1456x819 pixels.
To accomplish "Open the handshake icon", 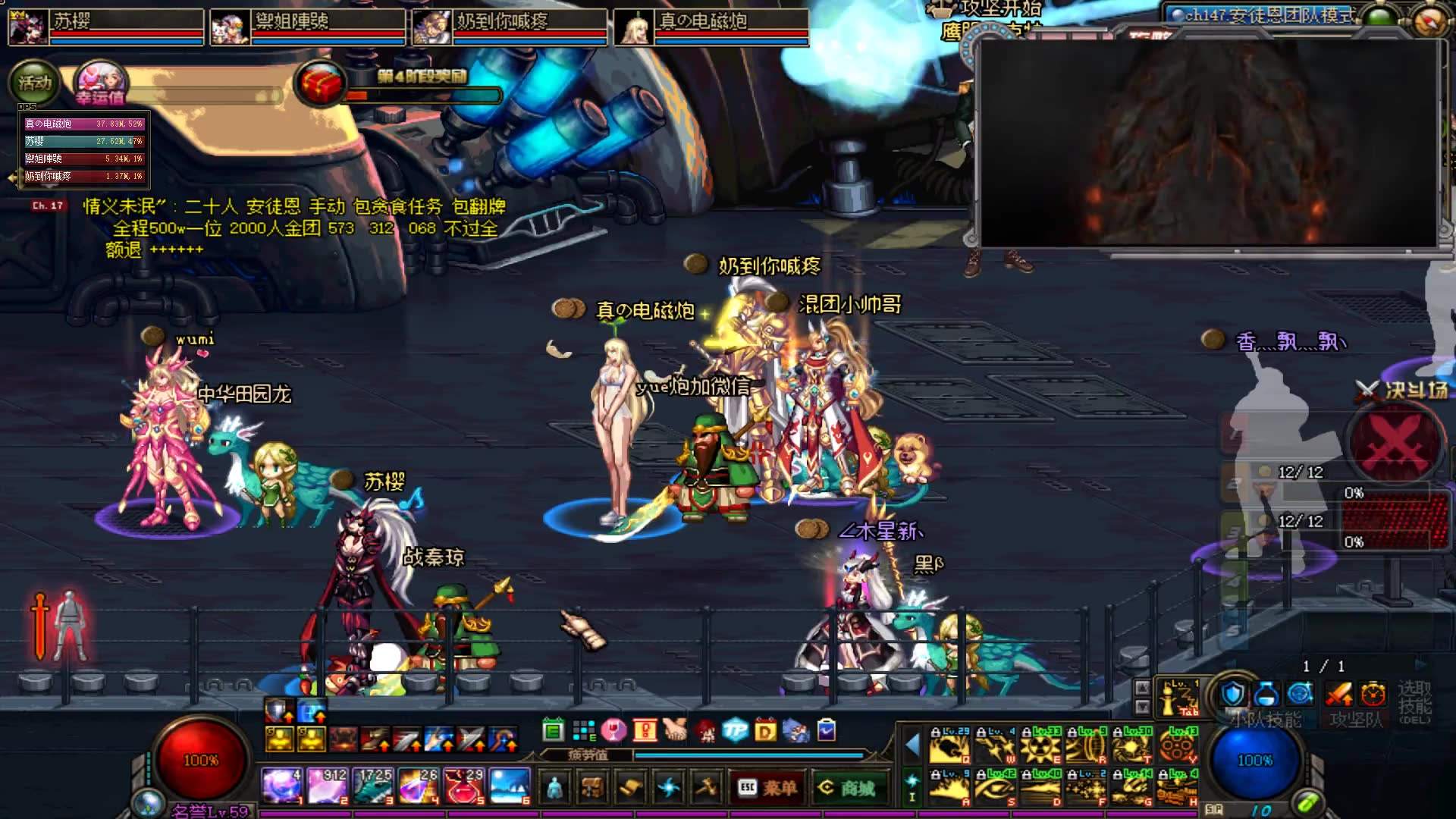I will [675, 730].
